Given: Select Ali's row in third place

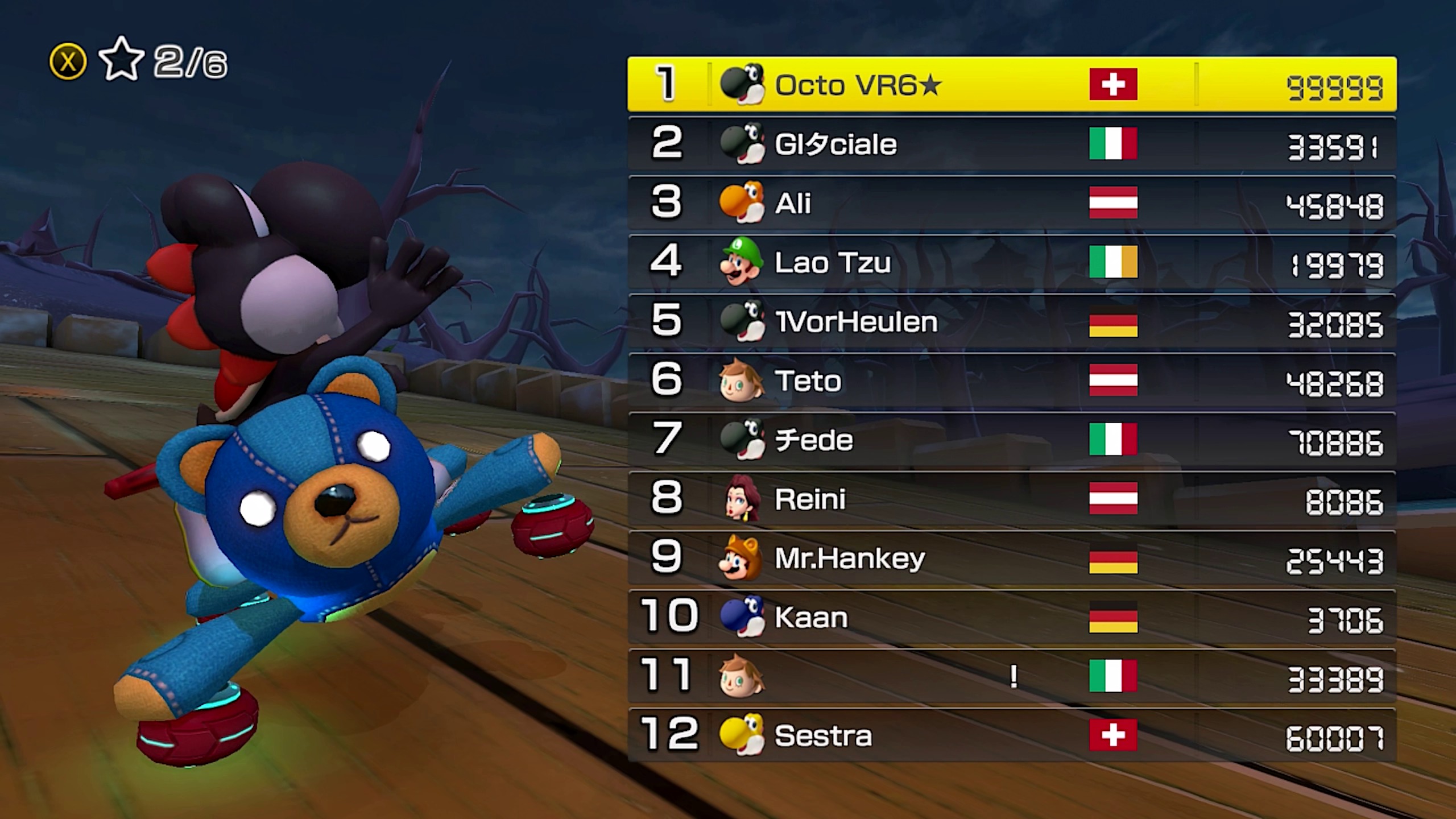Looking at the screenshot, I should pos(1011,203).
